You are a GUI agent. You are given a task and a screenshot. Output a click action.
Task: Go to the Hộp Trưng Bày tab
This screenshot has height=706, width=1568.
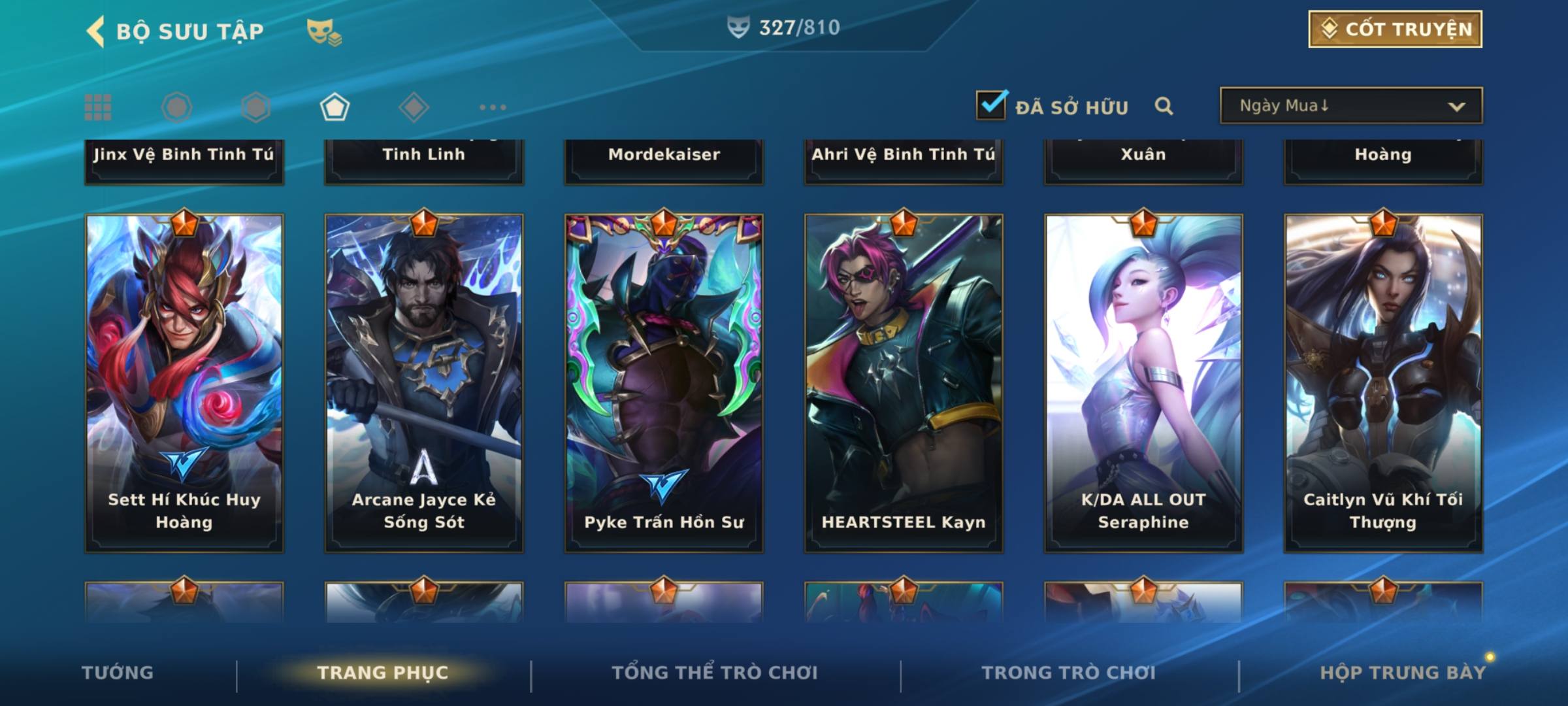pyautogui.click(x=1402, y=673)
